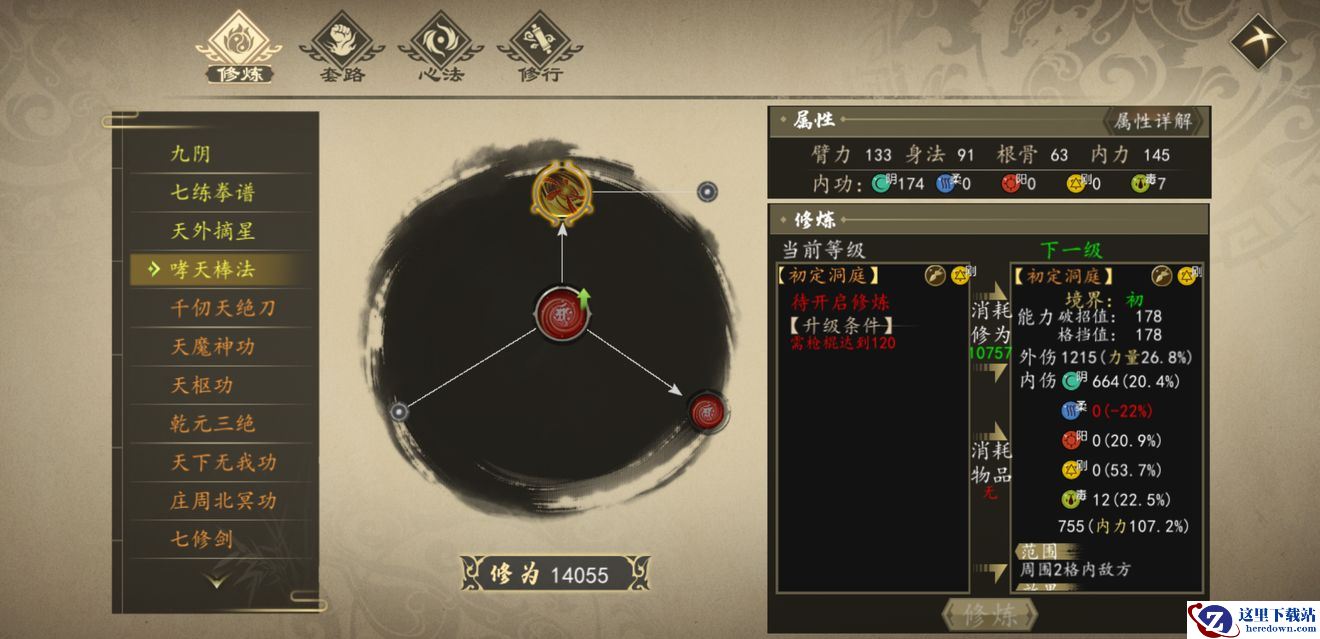Viewport: 1320px width, 639px height.
Task: Switch to the 修炼 tab
Action: click(x=238, y=46)
